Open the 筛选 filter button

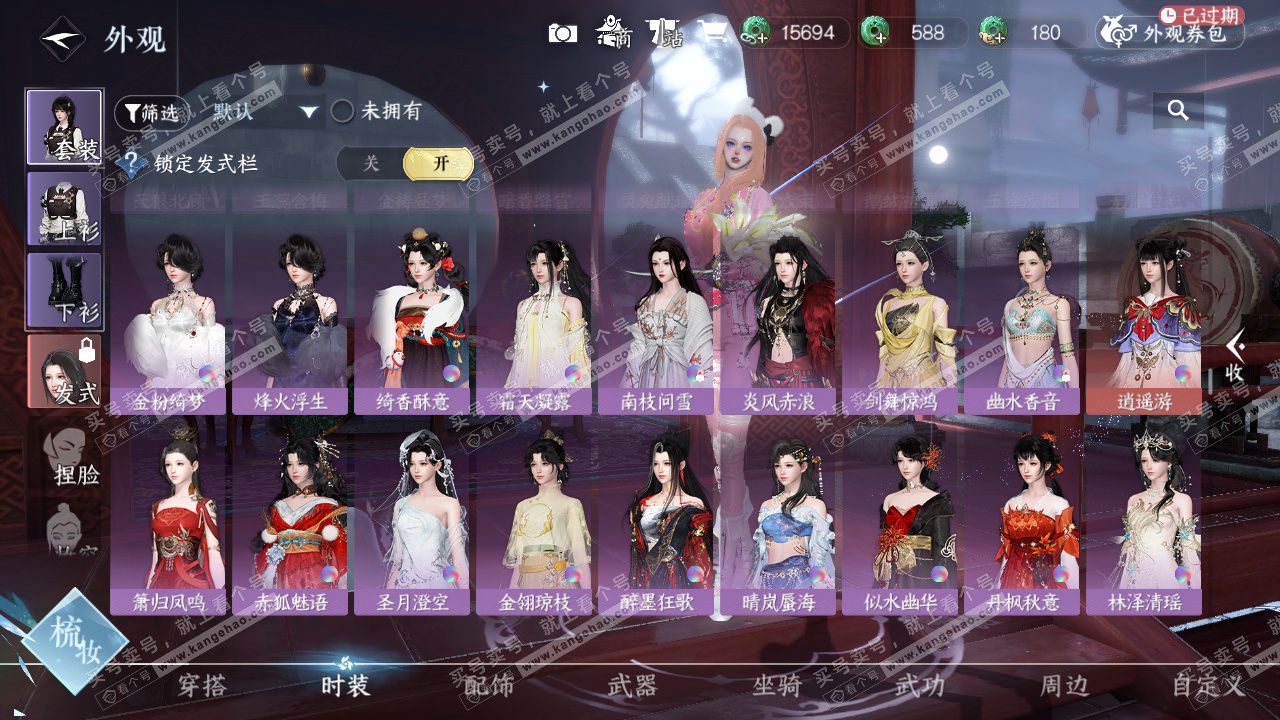[151, 112]
